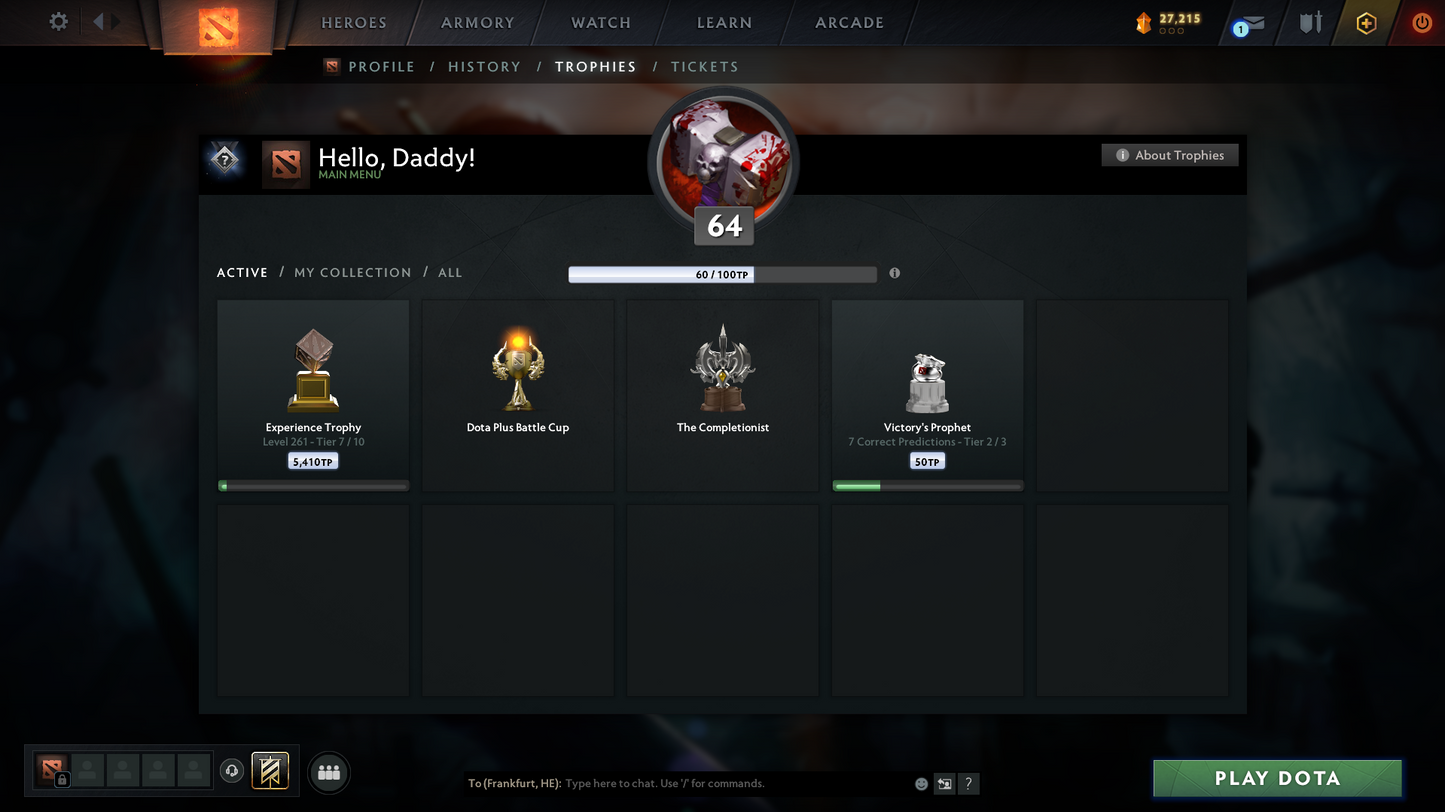Click the power button to exit
This screenshot has width=1445, height=812.
pos(1422,22)
